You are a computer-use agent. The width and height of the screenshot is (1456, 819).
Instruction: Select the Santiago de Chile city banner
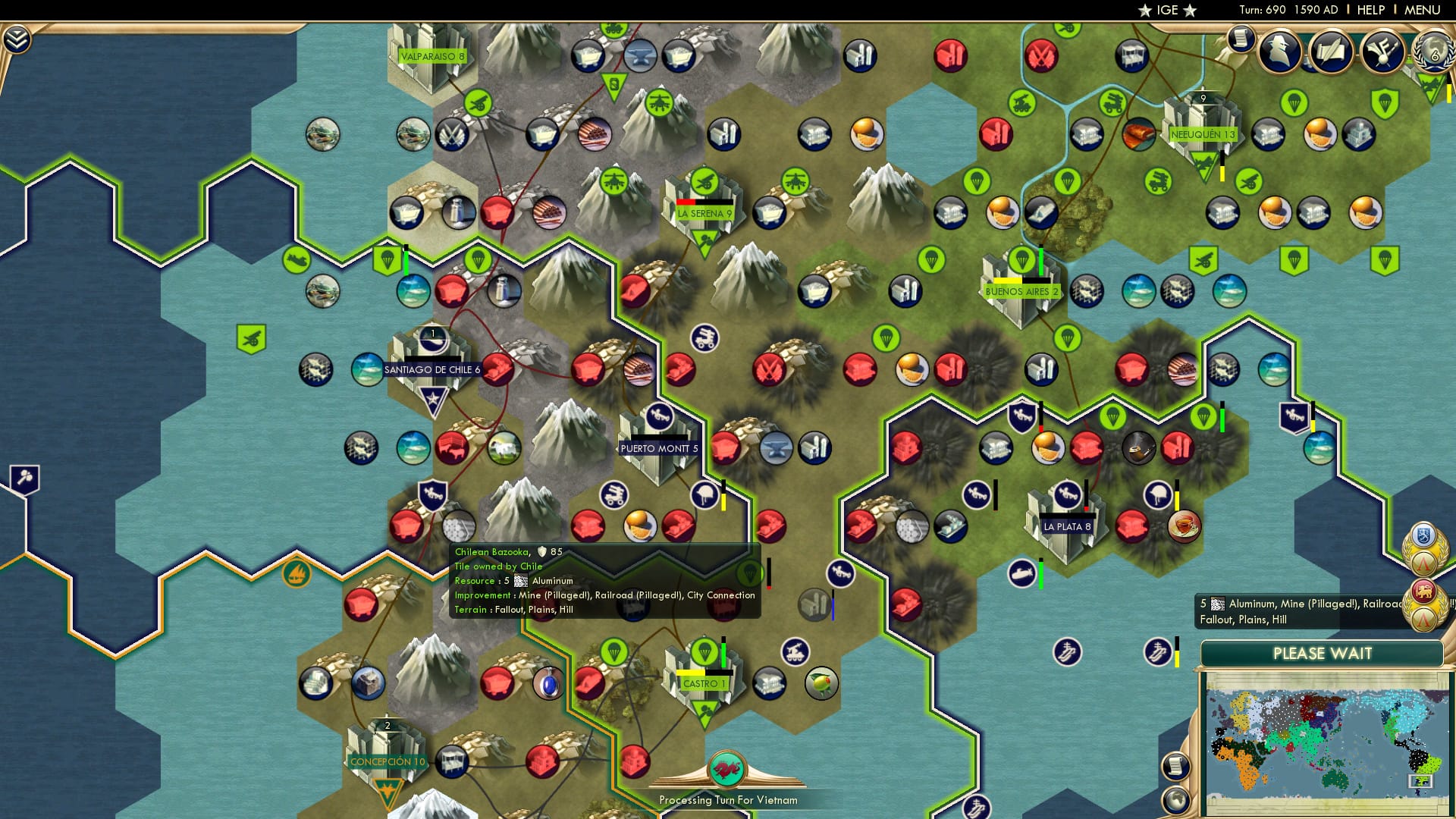point(431,369)
